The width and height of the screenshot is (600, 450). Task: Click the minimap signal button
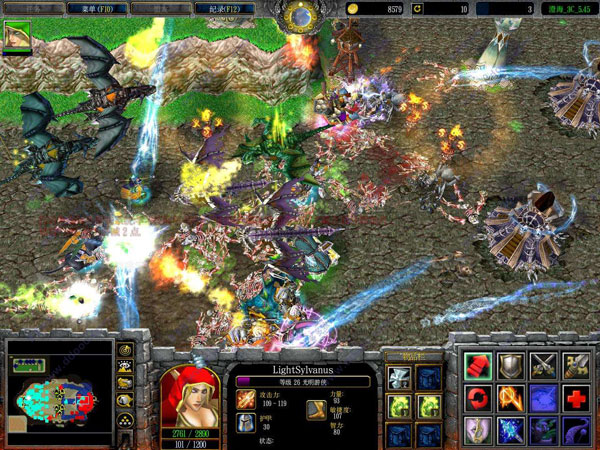(126, 351)
